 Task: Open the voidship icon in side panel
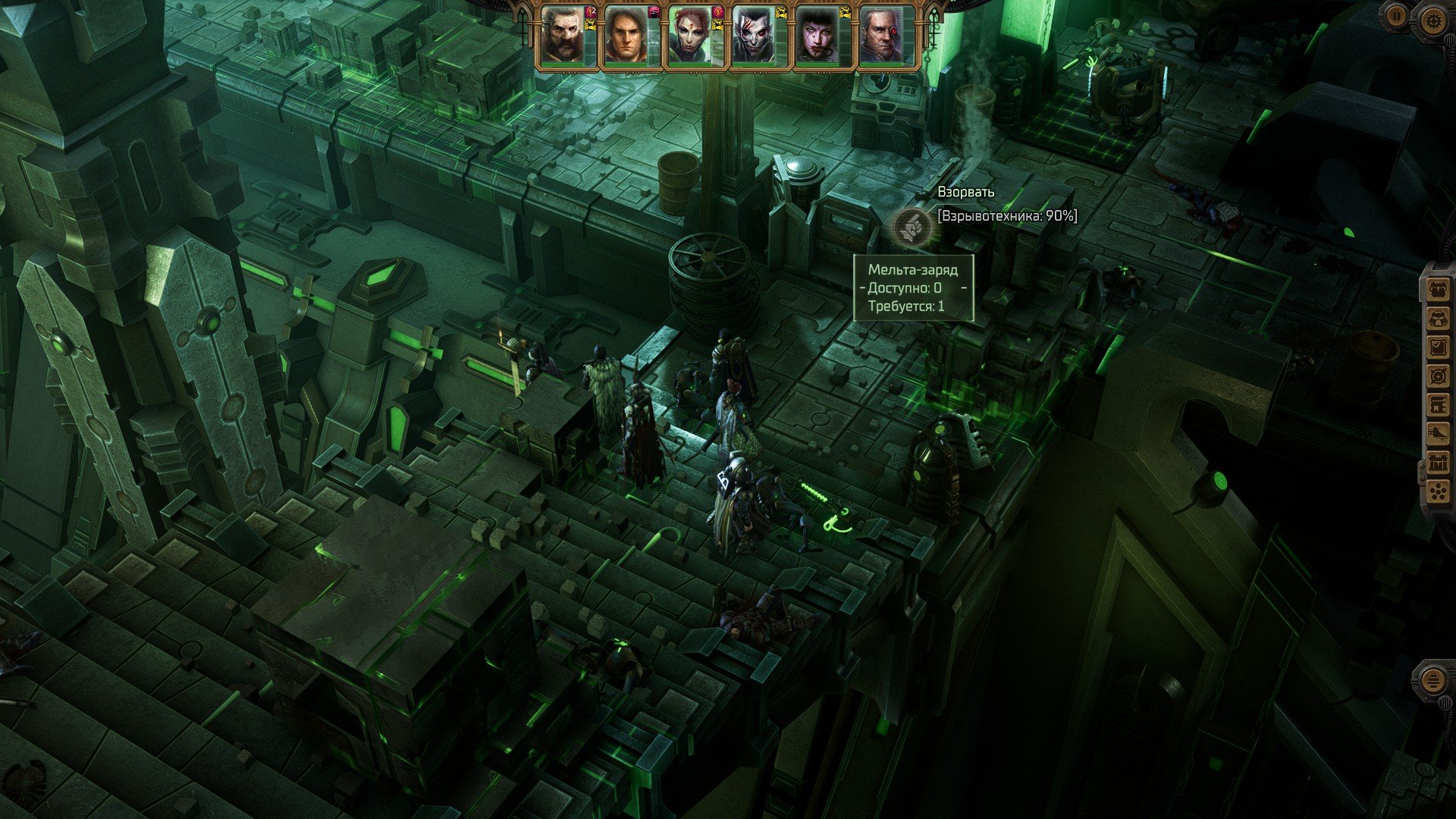[x=1437, y=434]
